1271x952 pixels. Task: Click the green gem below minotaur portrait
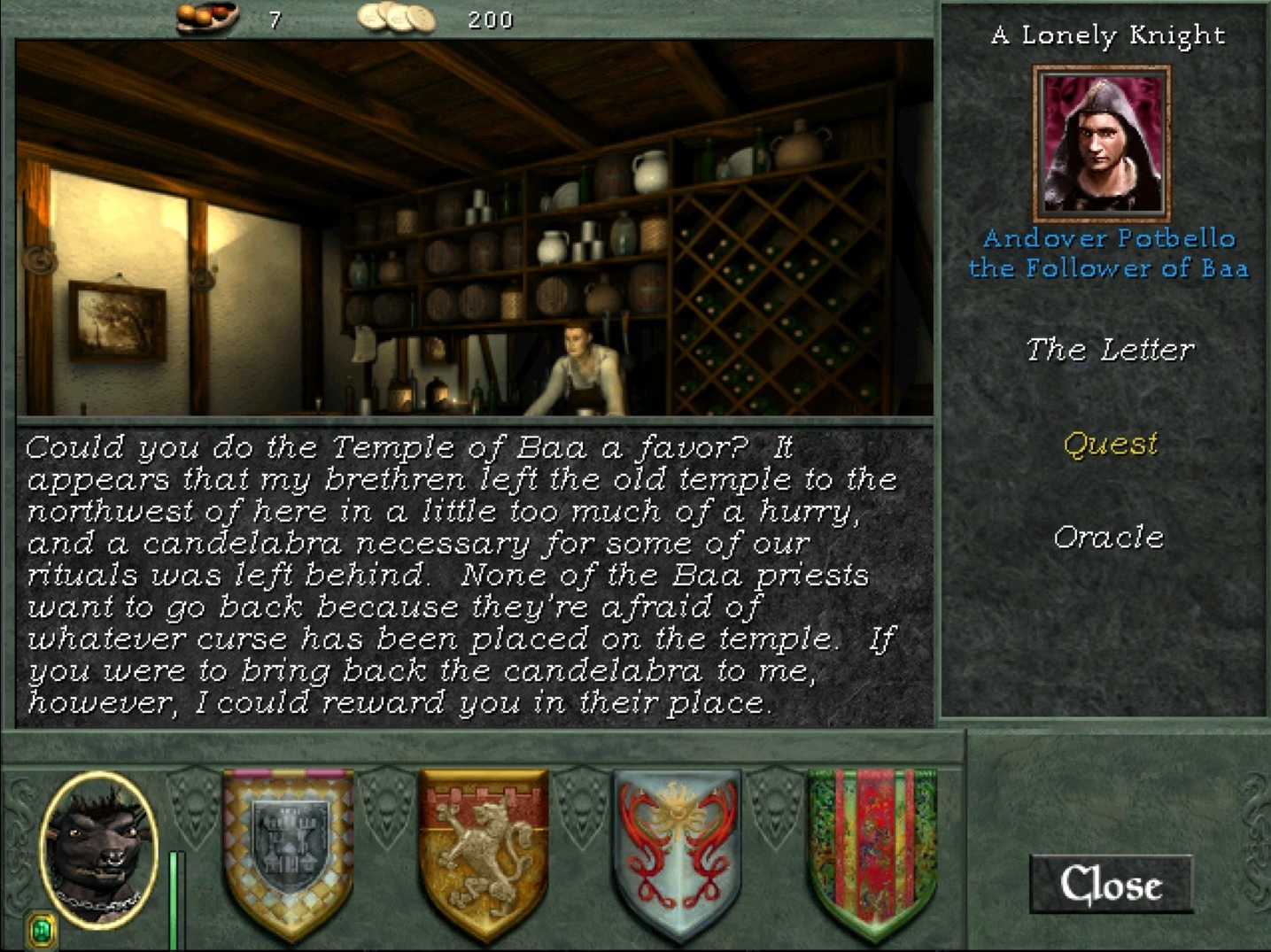coord(41,930)
